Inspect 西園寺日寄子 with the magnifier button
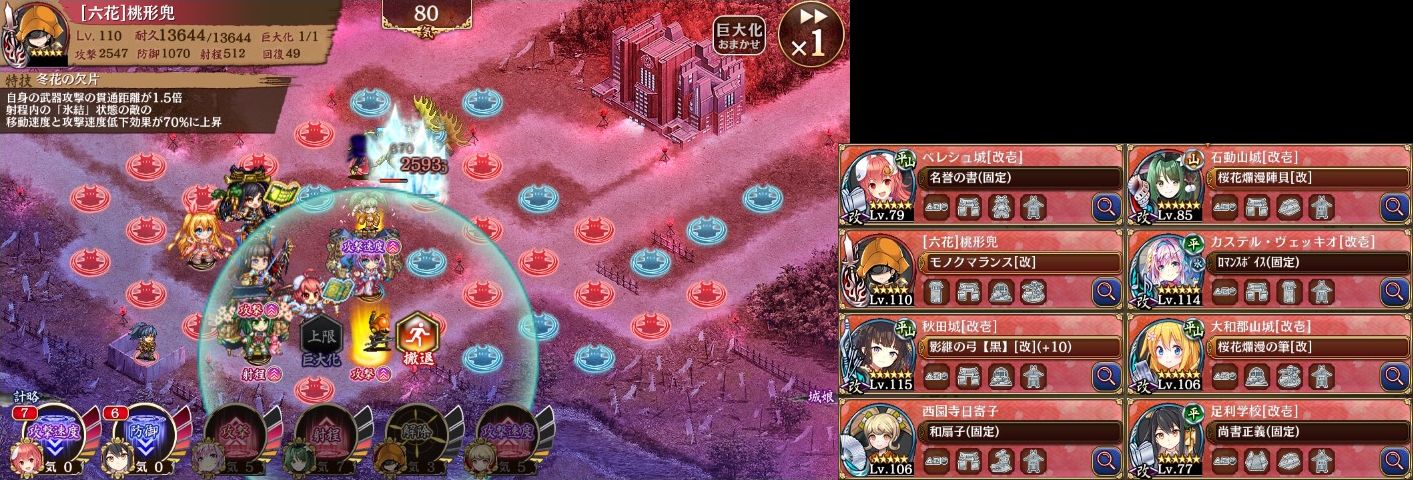This screenshot has width=1413, height=480. [1106, 461]
